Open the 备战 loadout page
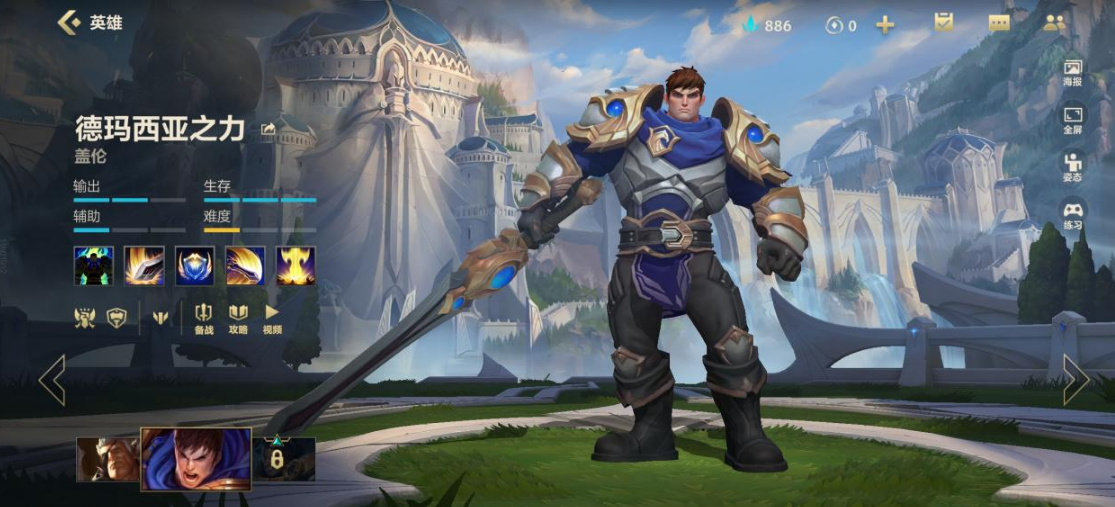 (x=204, y=319)
